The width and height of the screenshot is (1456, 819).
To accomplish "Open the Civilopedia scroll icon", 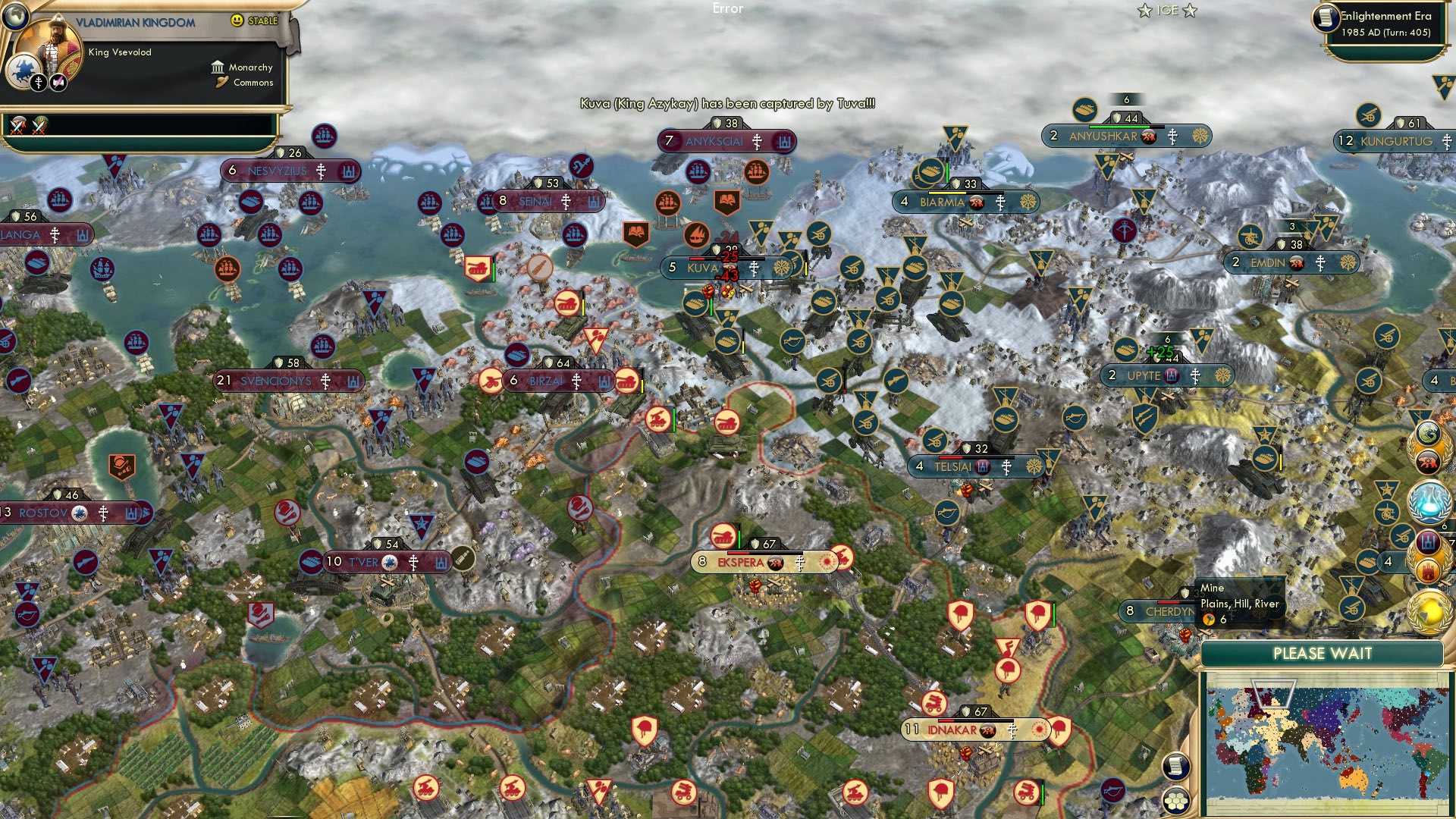I will (1176, 767).
